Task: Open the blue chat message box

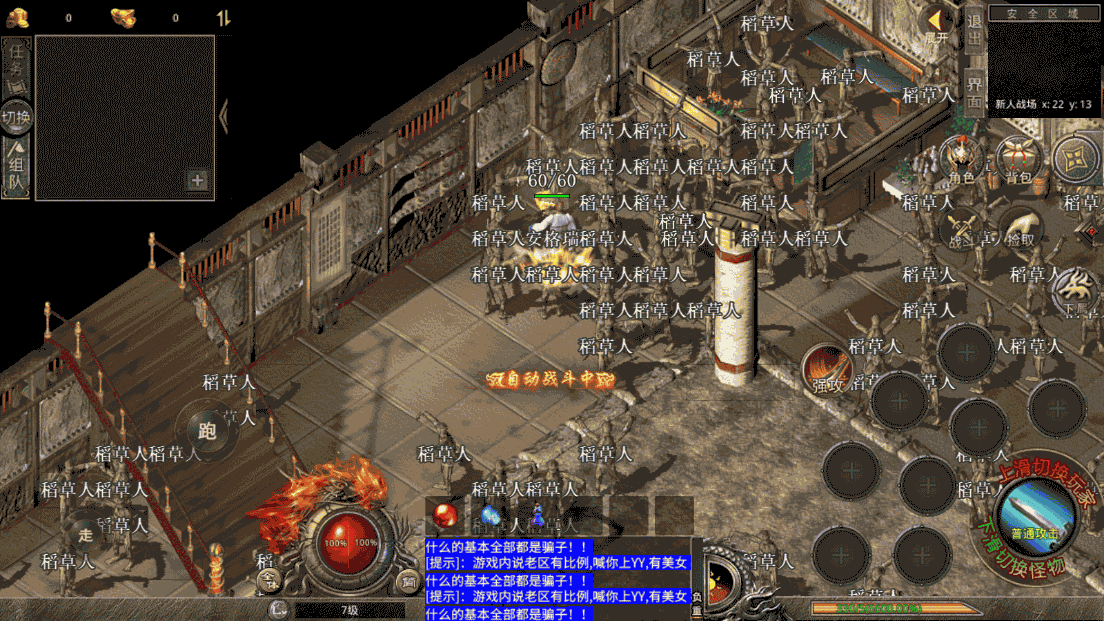Action: [x=557, y=580]
